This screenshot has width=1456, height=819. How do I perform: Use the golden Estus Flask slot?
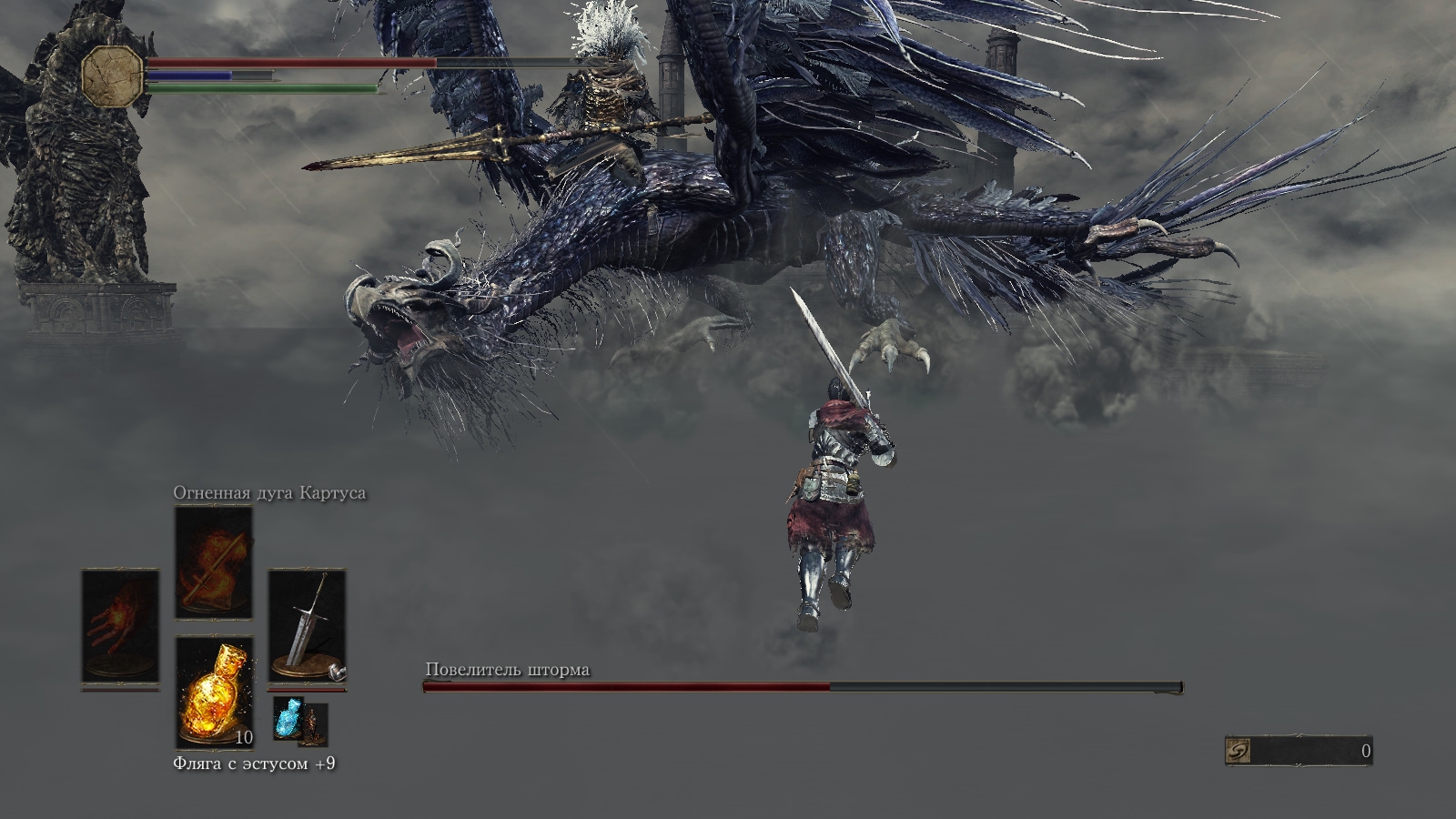214,690
